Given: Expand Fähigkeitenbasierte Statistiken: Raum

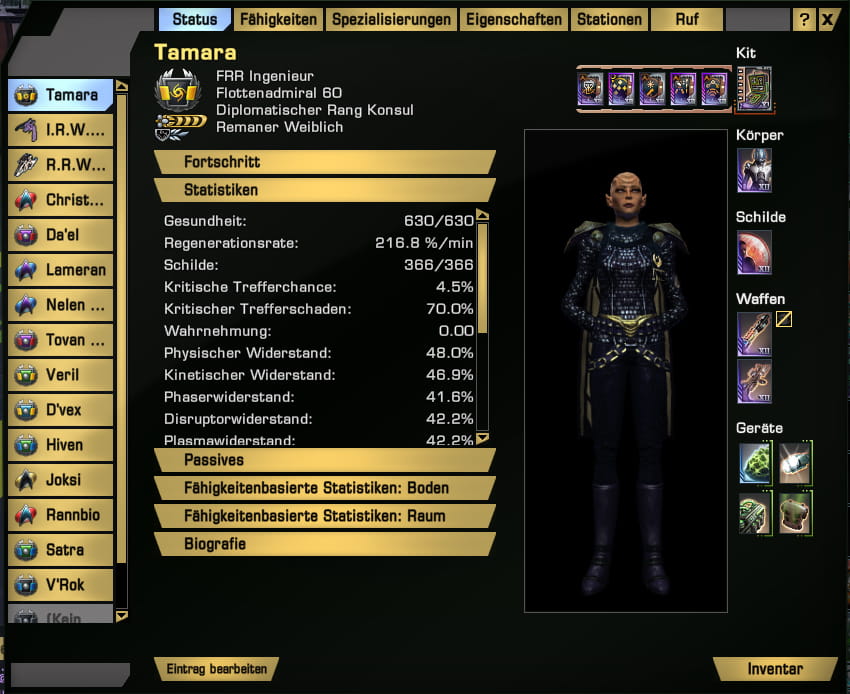Looking at the screenshot, I should pyautogui.click(x=325, y=516).
